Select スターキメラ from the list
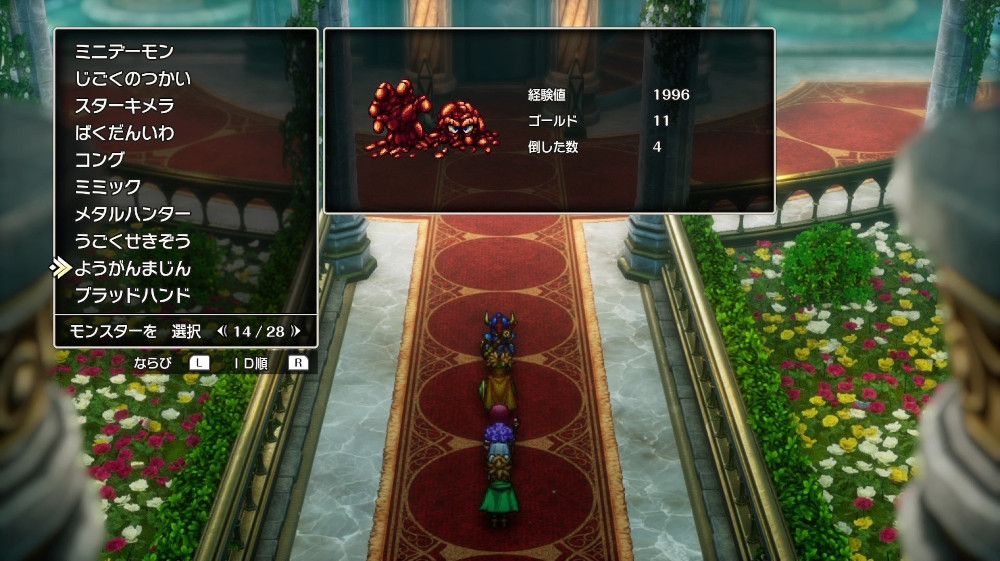Viewport: 1000px width, 561px height. click(124, 105)
